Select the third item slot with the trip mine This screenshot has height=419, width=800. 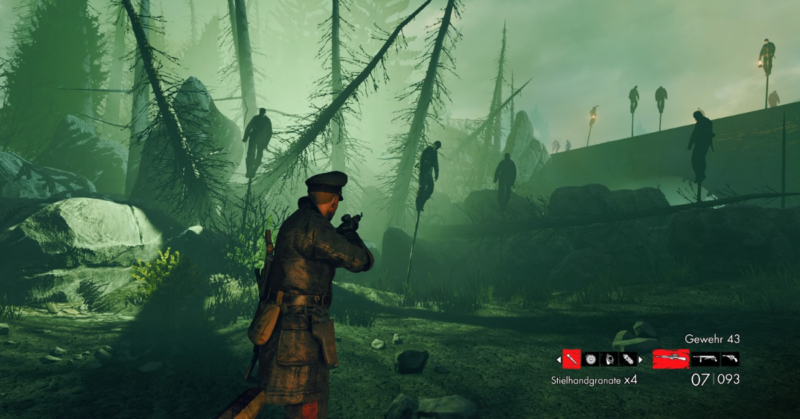click(609, 358)
